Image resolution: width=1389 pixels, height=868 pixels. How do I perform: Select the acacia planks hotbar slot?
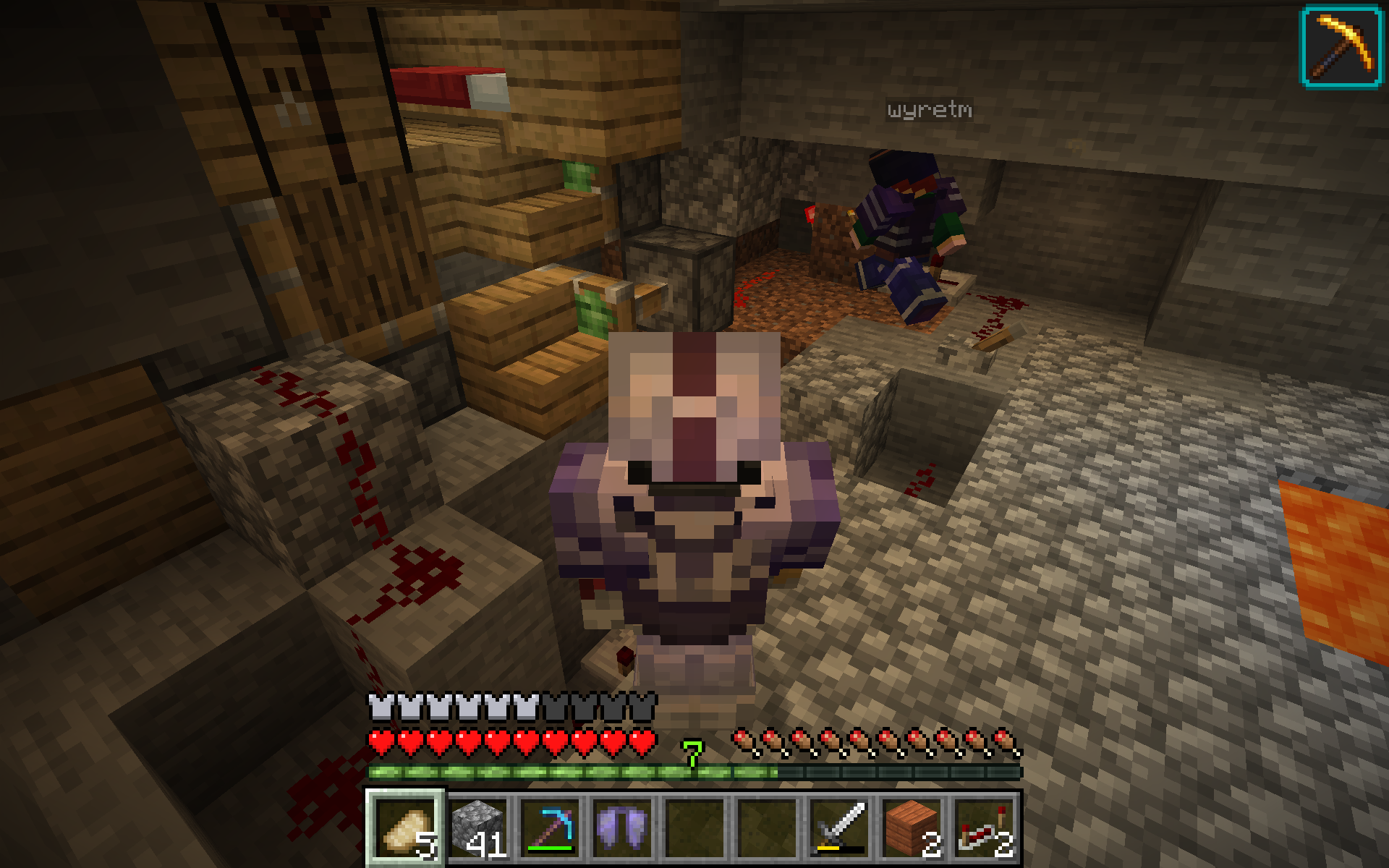coord(912,827)
